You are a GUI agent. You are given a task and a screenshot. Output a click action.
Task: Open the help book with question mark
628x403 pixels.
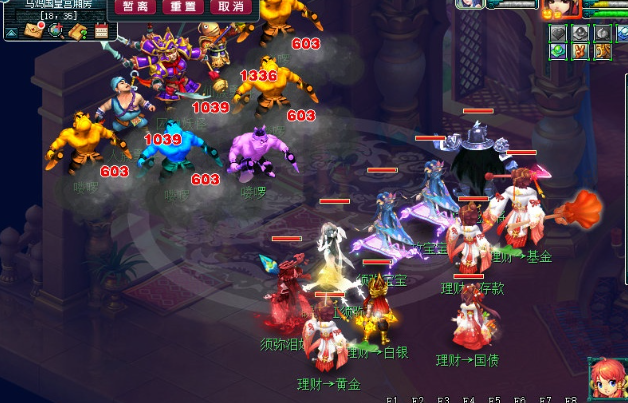(x=78, y=30)
